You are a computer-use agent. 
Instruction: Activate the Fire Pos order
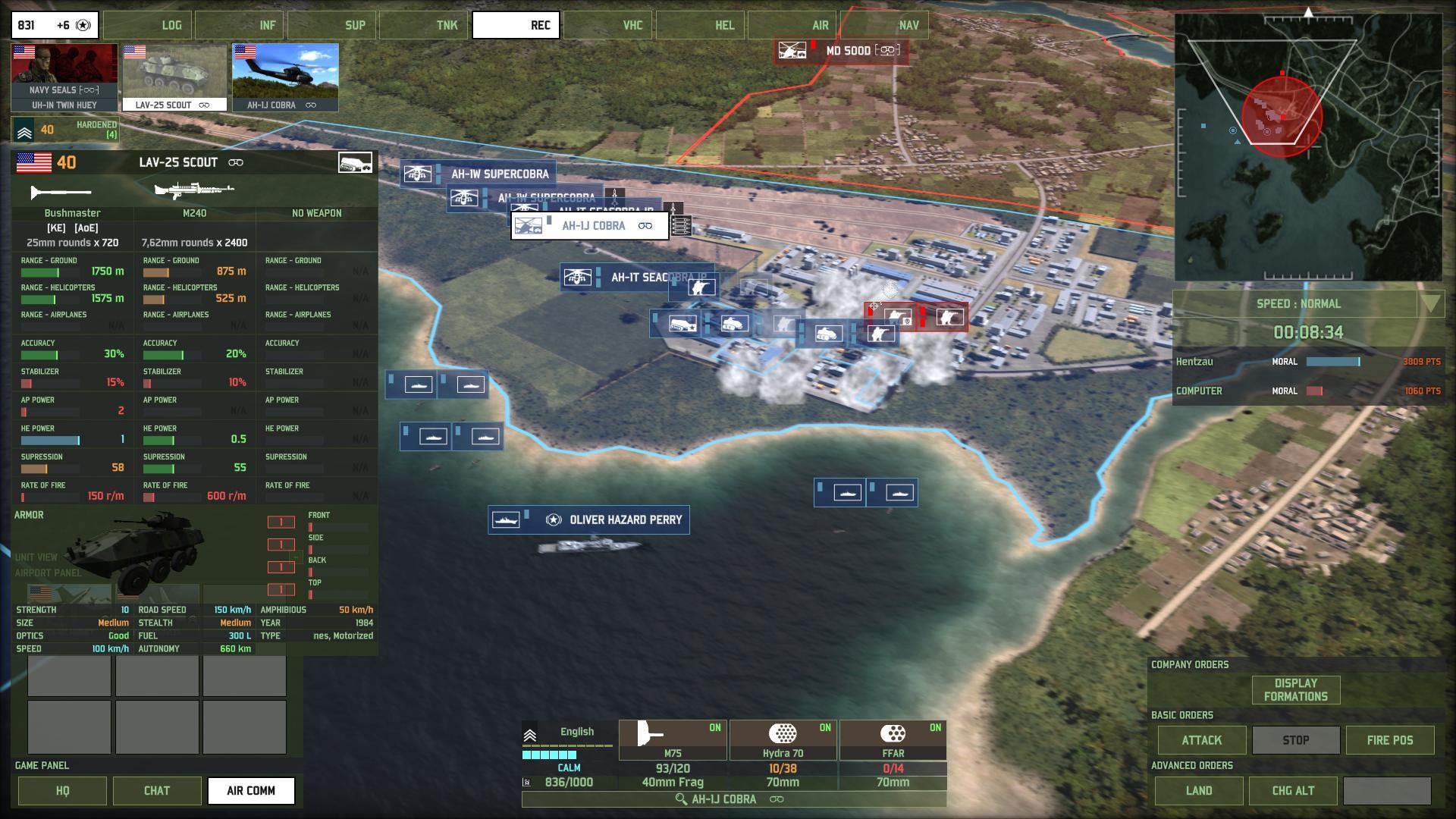[x=1389, y=740]
